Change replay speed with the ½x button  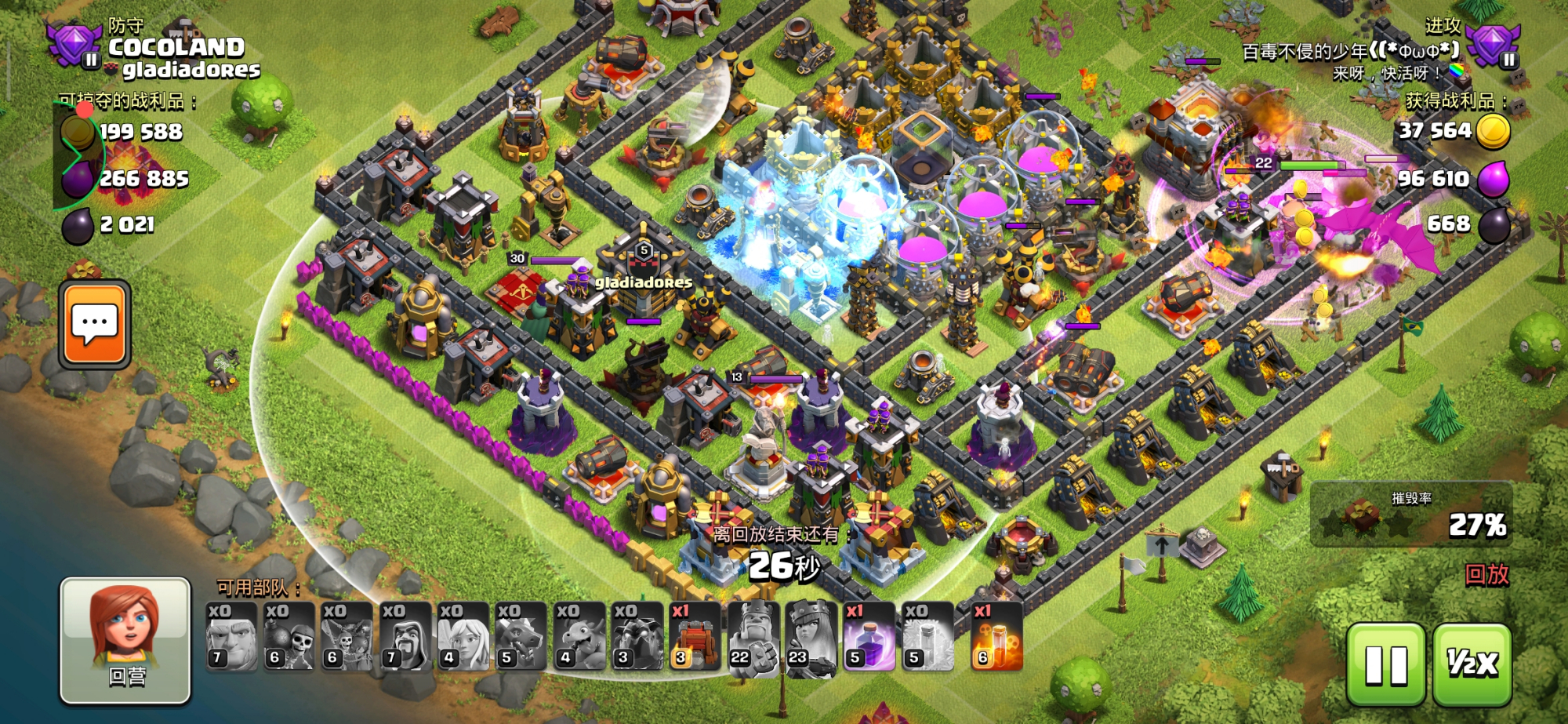pos(1472,665)
